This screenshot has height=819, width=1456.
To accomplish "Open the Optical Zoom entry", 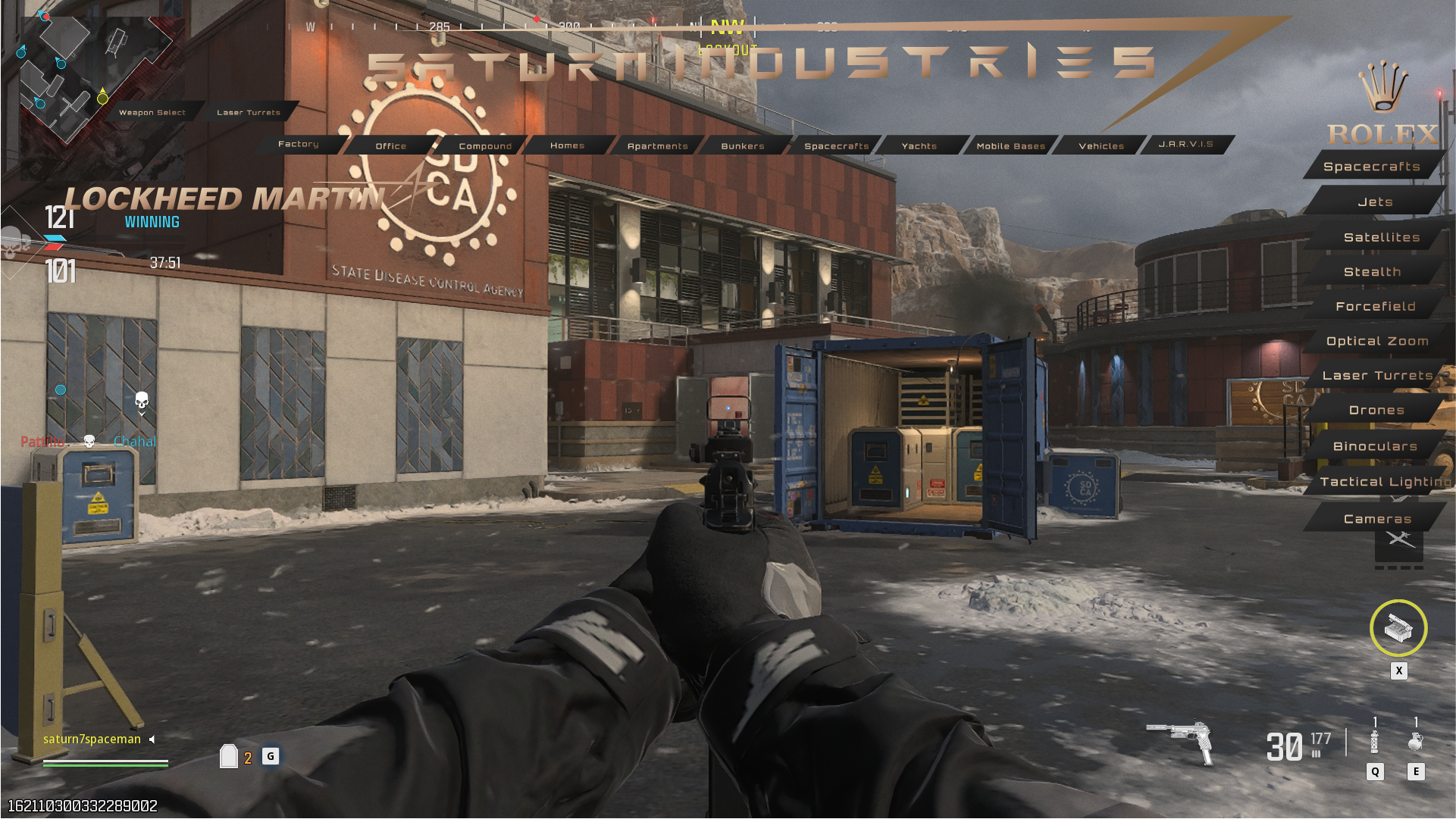I will click(x=1376, y=341).
